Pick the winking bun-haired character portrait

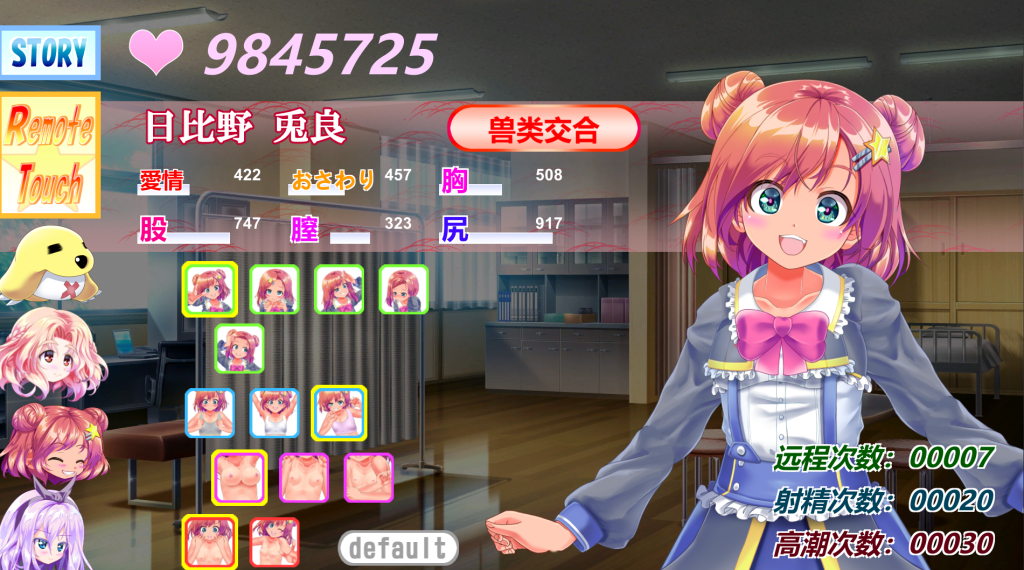pos(54,445)
